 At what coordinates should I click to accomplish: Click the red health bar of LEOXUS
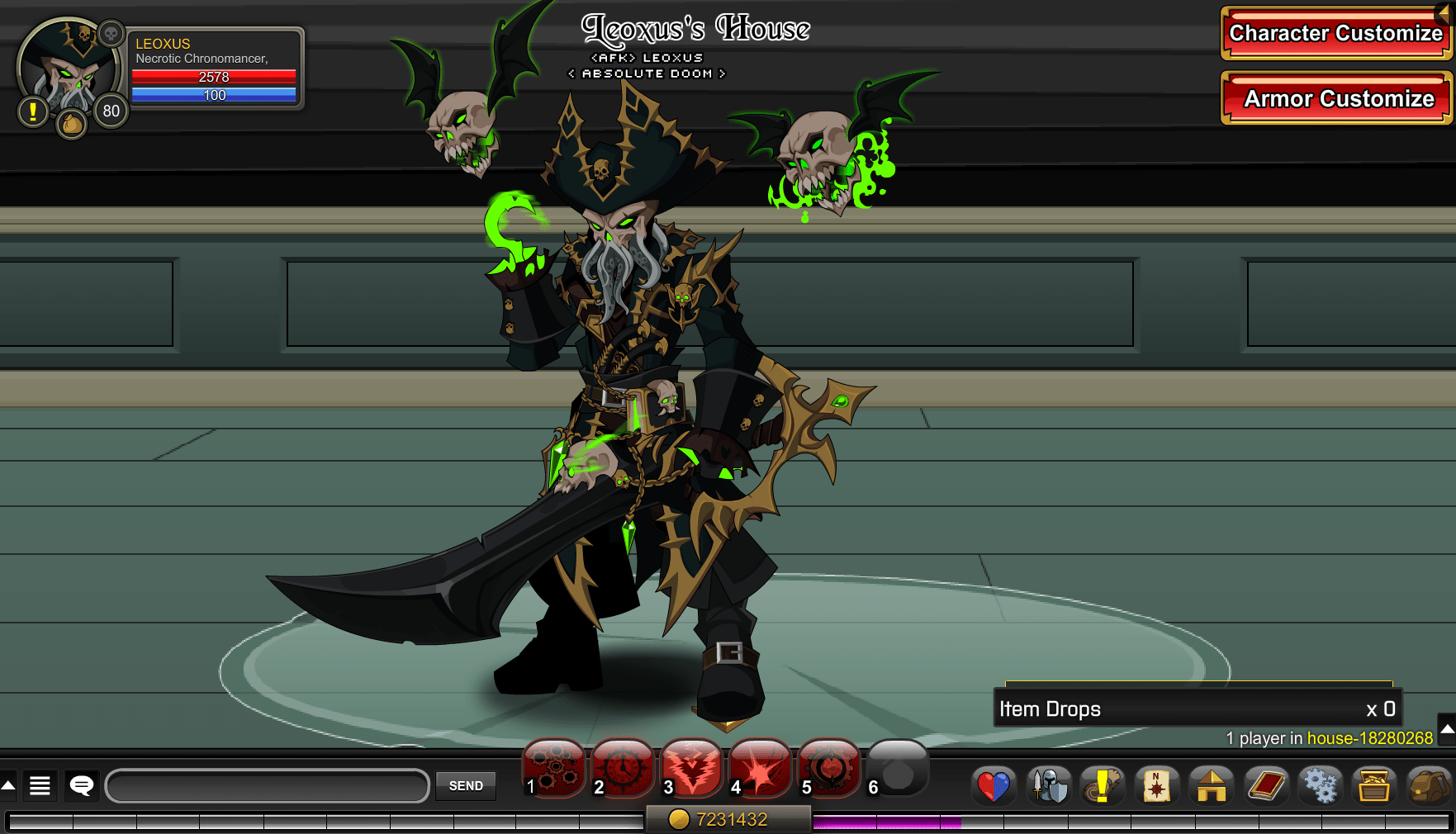click(215, 77)
